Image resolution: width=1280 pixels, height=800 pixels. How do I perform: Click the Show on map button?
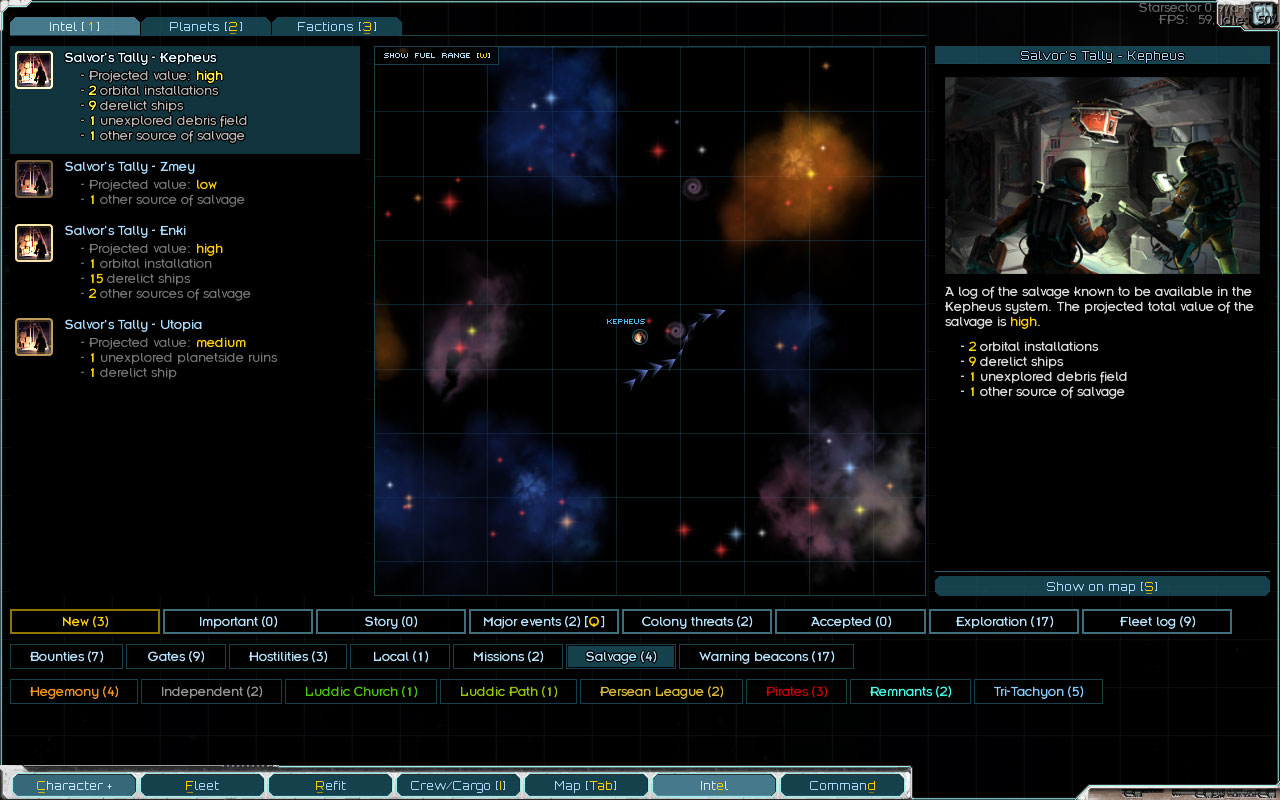(1101, 587)
